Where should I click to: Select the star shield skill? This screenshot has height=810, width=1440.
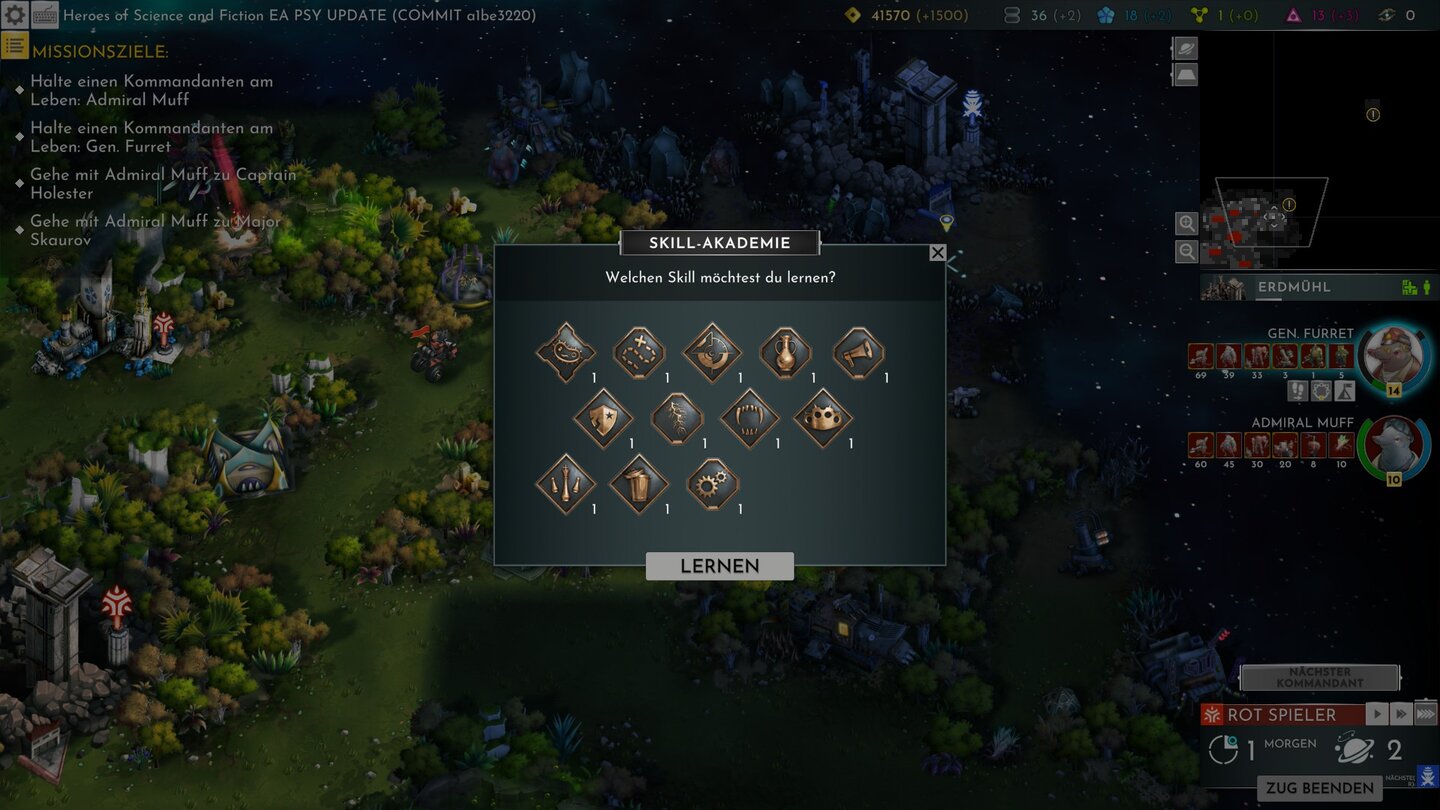[603, 418]
